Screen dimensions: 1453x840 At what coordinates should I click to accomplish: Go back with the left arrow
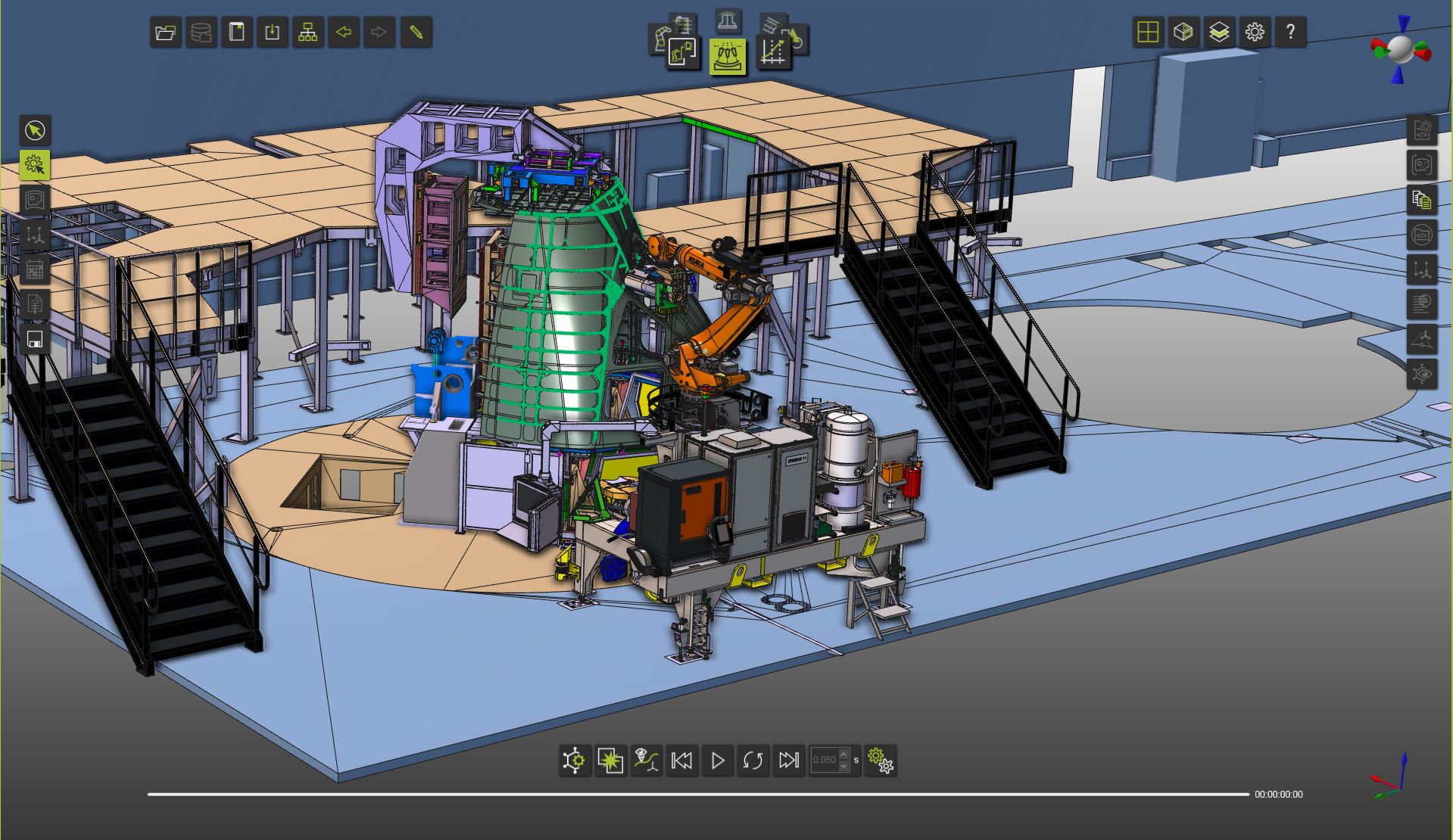(343, 33)
